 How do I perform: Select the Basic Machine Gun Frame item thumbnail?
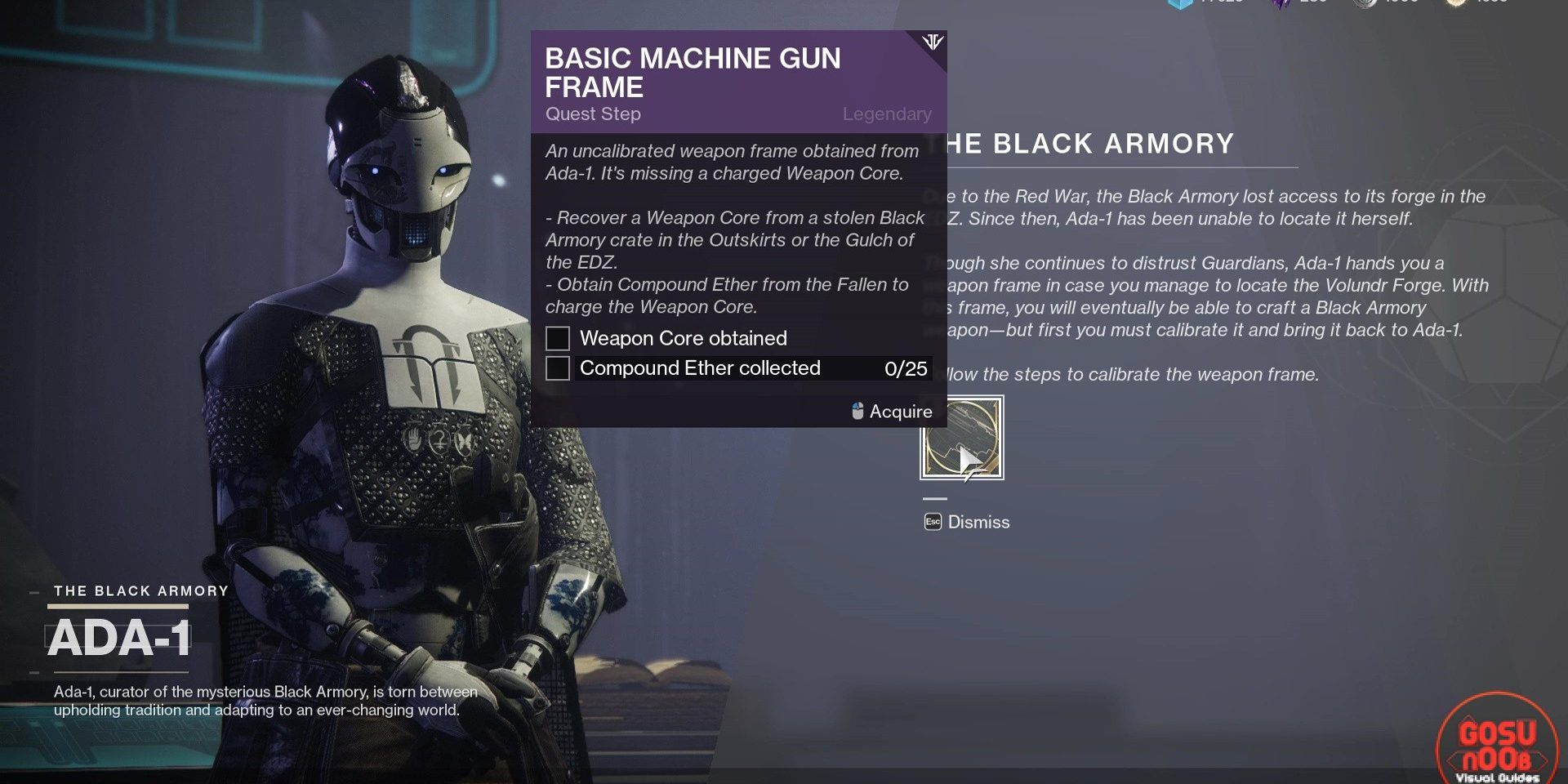click(x=962, y=439)
